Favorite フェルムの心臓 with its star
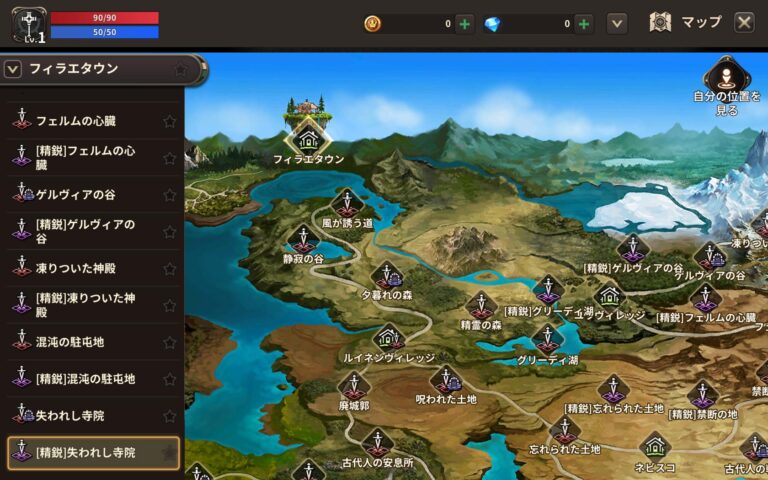 tap(169, 121)
